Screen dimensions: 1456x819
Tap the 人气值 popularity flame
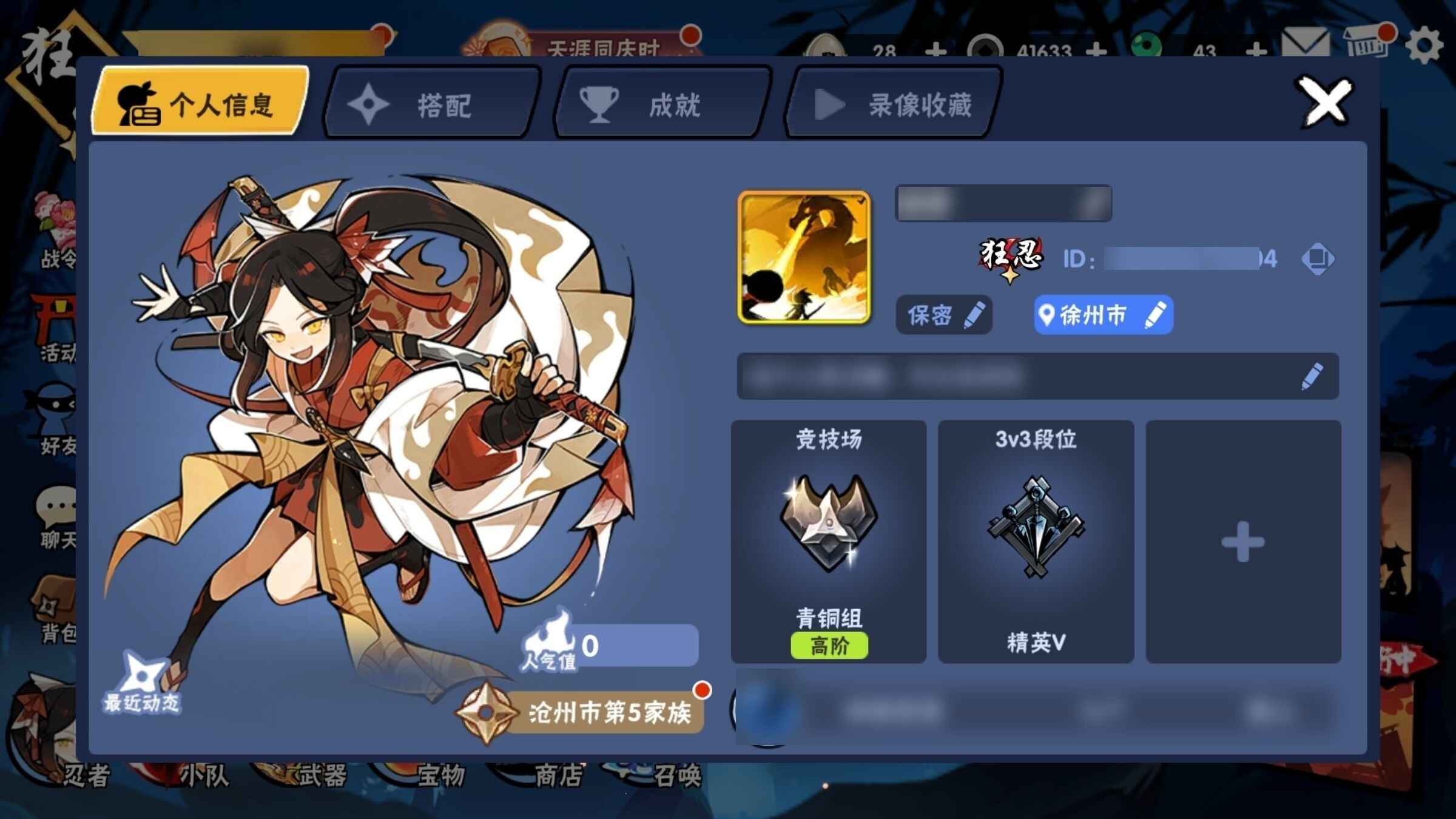pos(548,643)
